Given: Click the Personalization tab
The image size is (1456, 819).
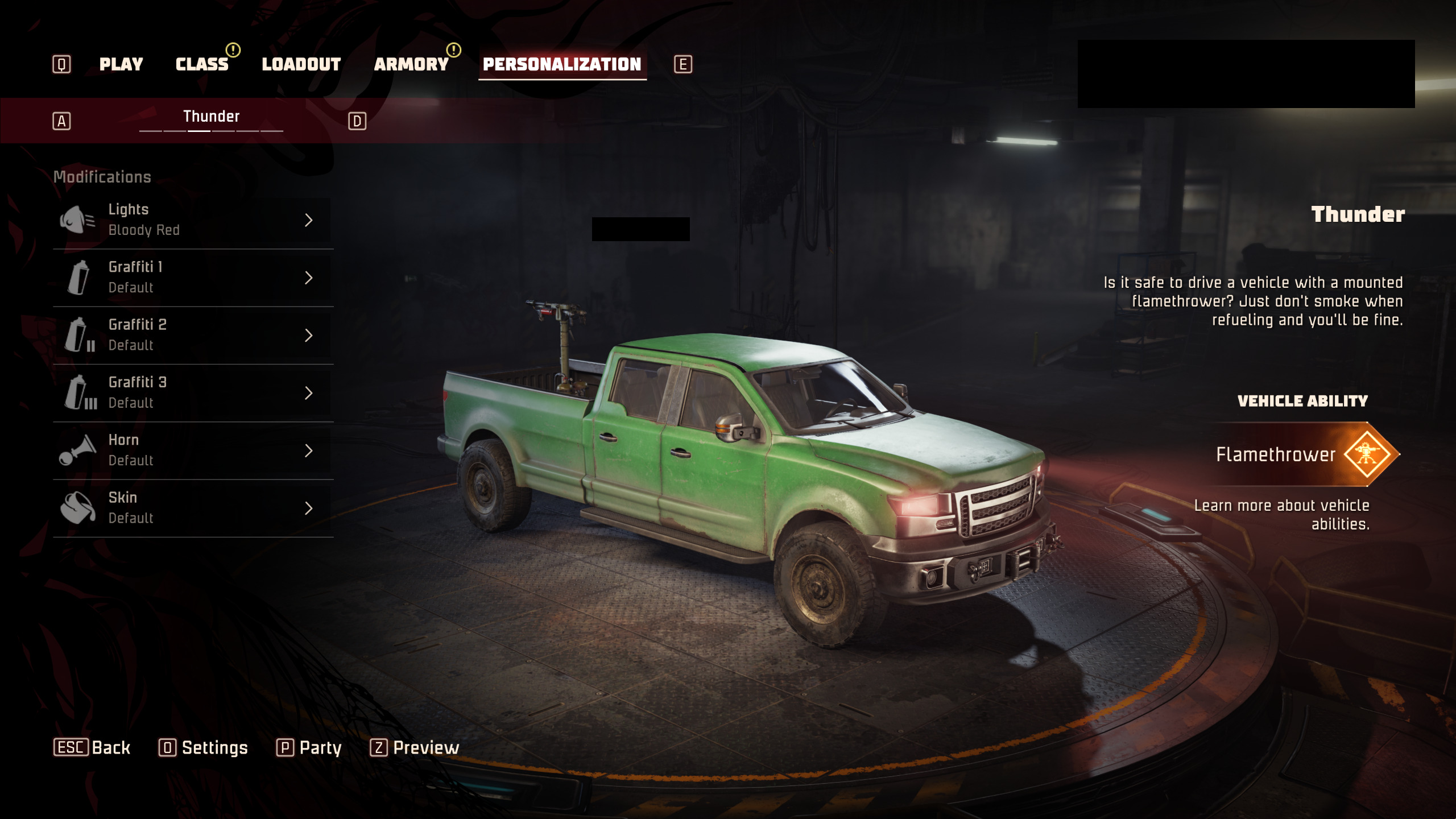Looking at the screenshot, I should point(562,64).
